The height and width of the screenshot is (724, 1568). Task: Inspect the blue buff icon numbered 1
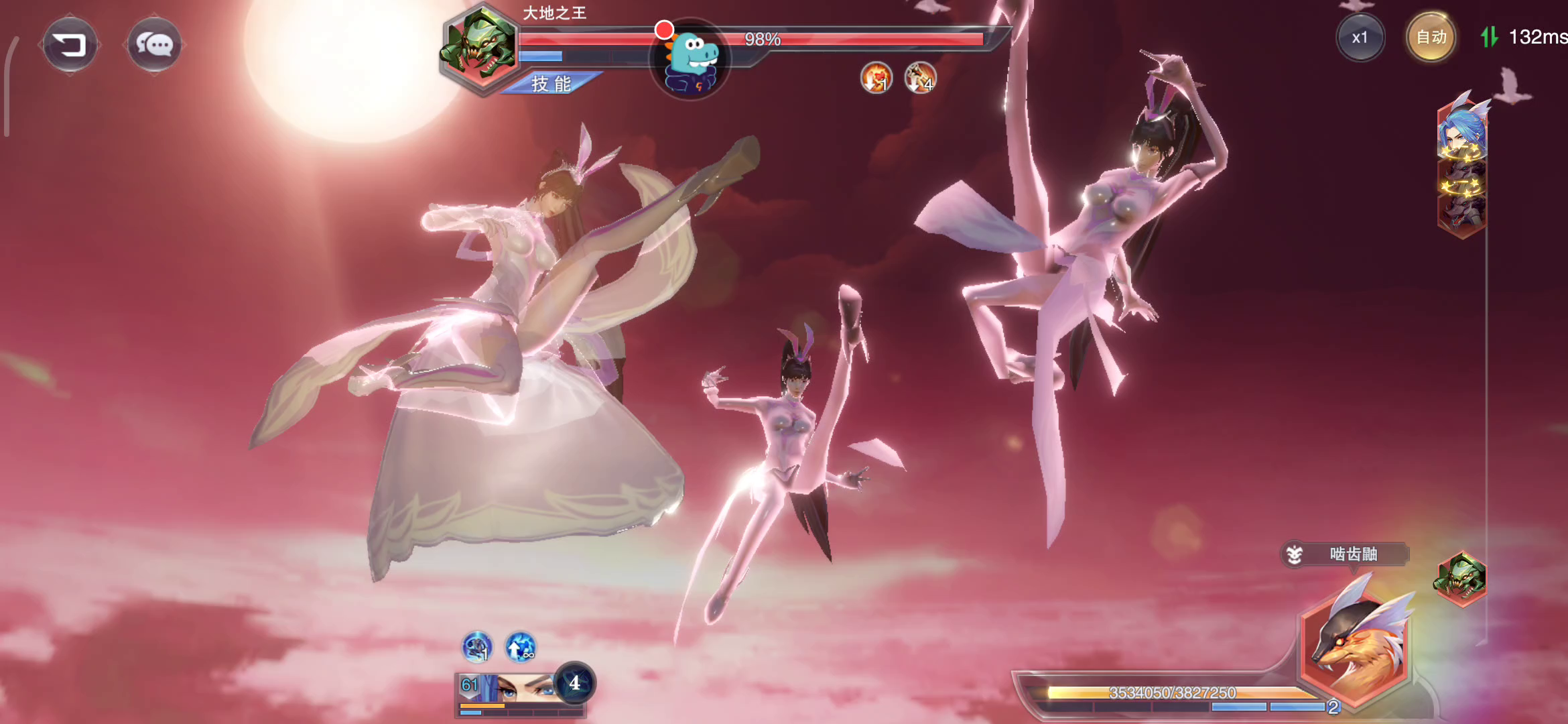pyautogui.click(x=477, y=648)
